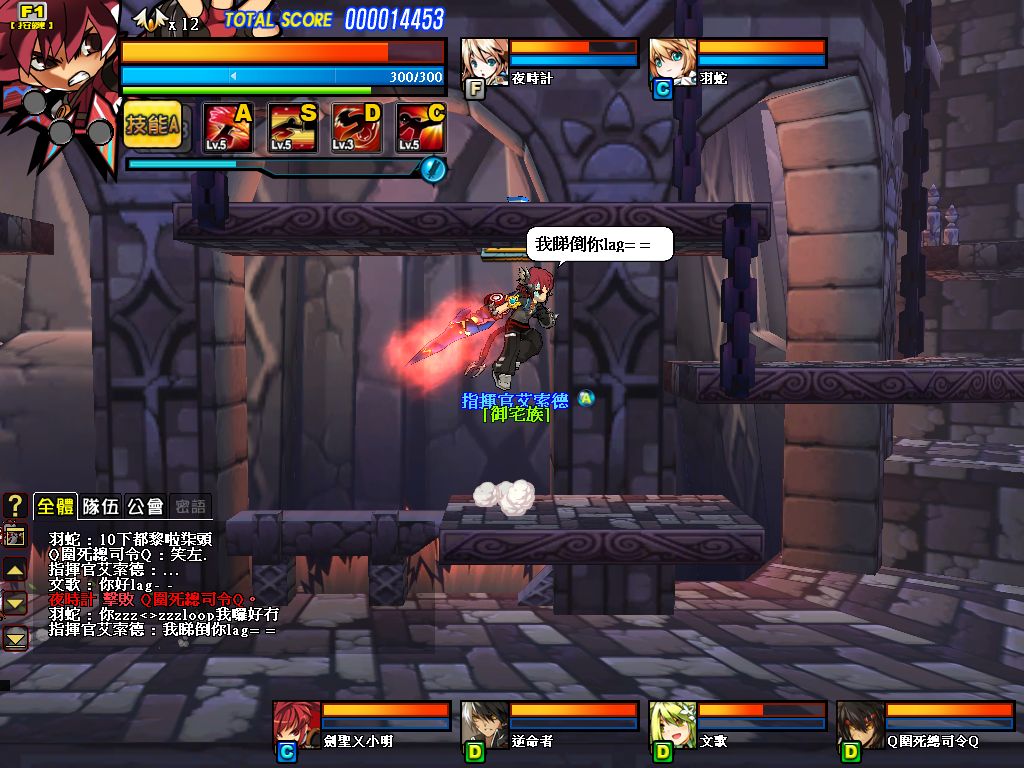Open the 密語 whisper chat tab
Viewport: 1024px width, 768px height.
(x=190, y=506)
